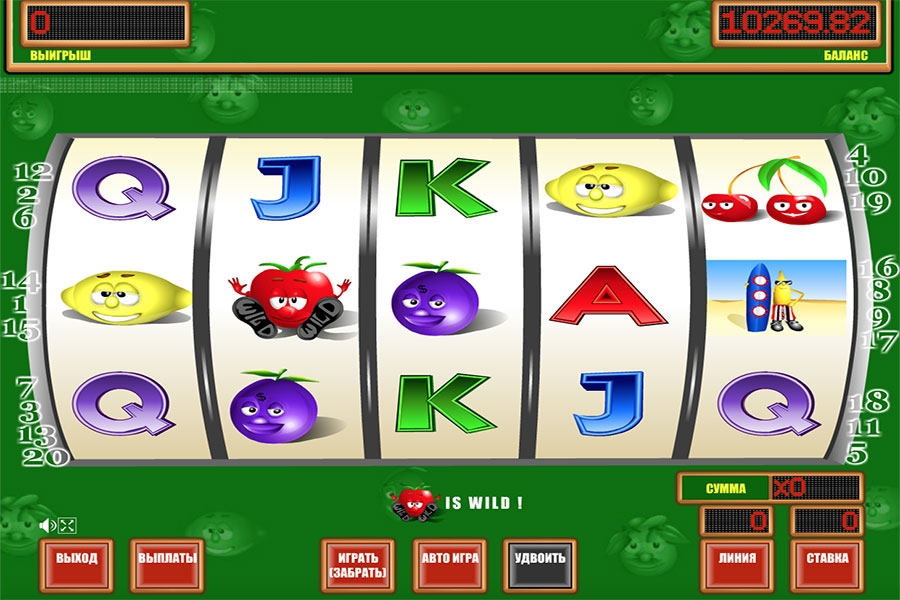Spin the reels with ИГРАТЬ (ЗАБРАТЬ)

(x=357, y=565)
